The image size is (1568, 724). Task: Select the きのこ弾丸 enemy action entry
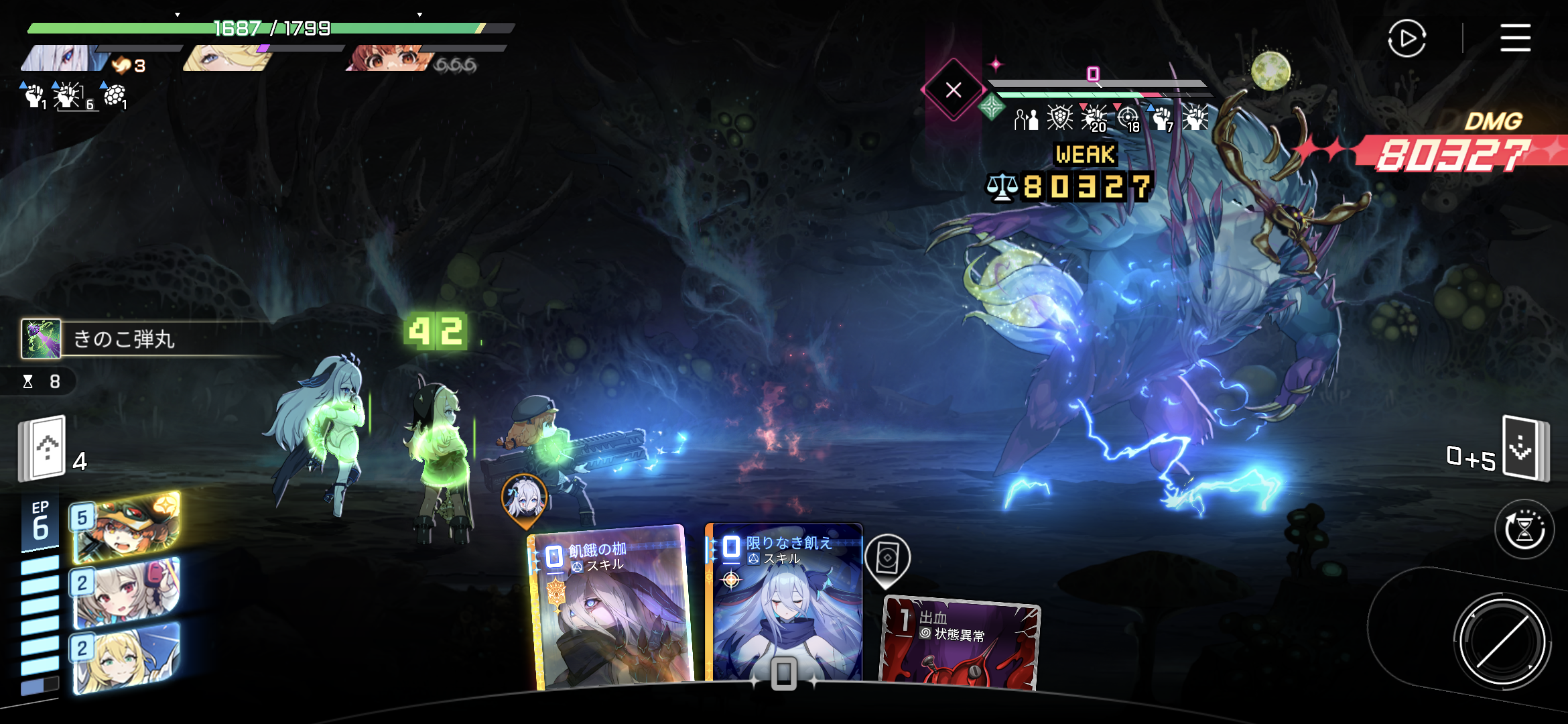pyautogui.click(x=124, y=339)
